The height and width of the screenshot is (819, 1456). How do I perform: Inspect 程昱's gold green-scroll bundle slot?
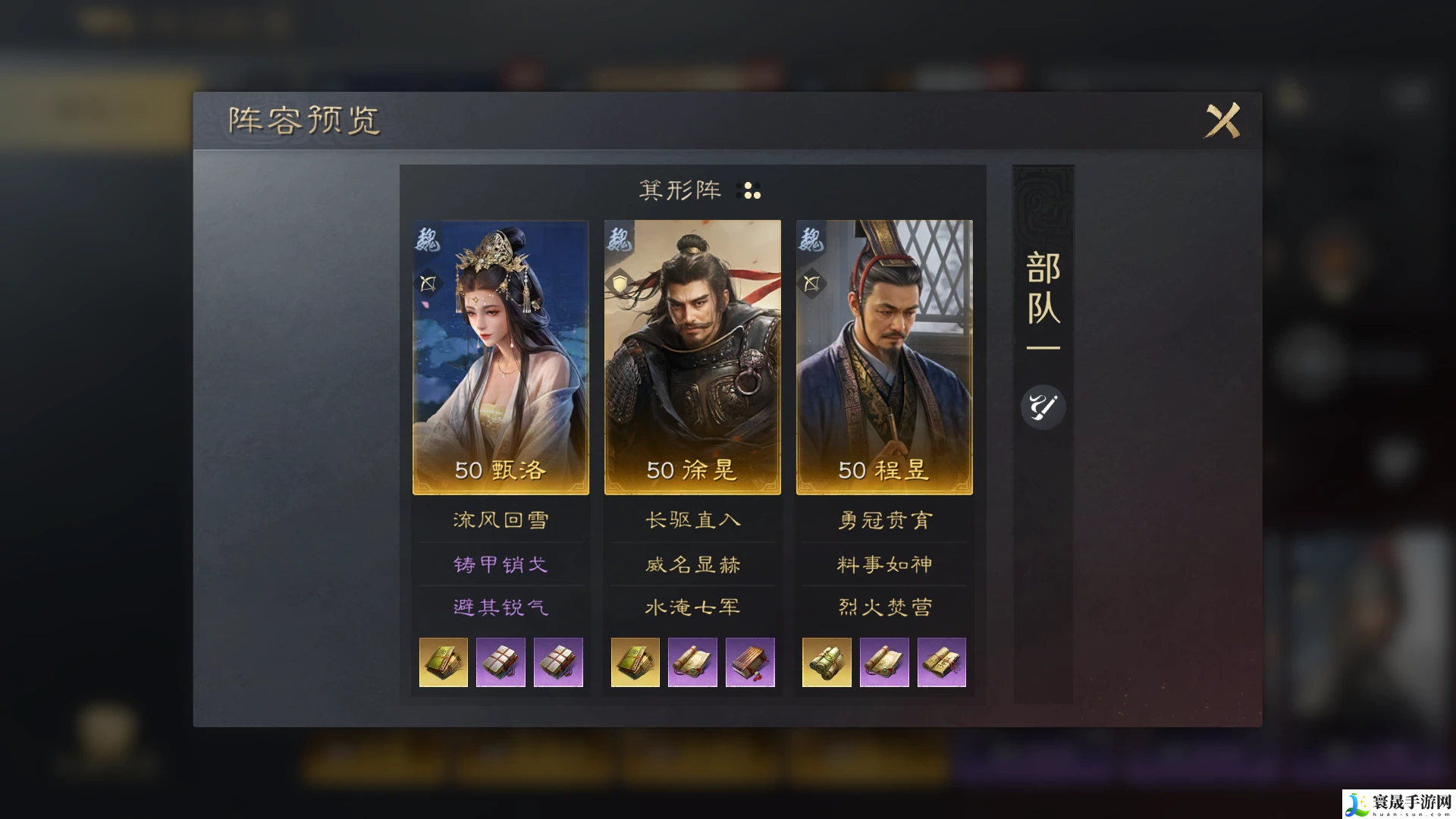(x=827, y=662)
